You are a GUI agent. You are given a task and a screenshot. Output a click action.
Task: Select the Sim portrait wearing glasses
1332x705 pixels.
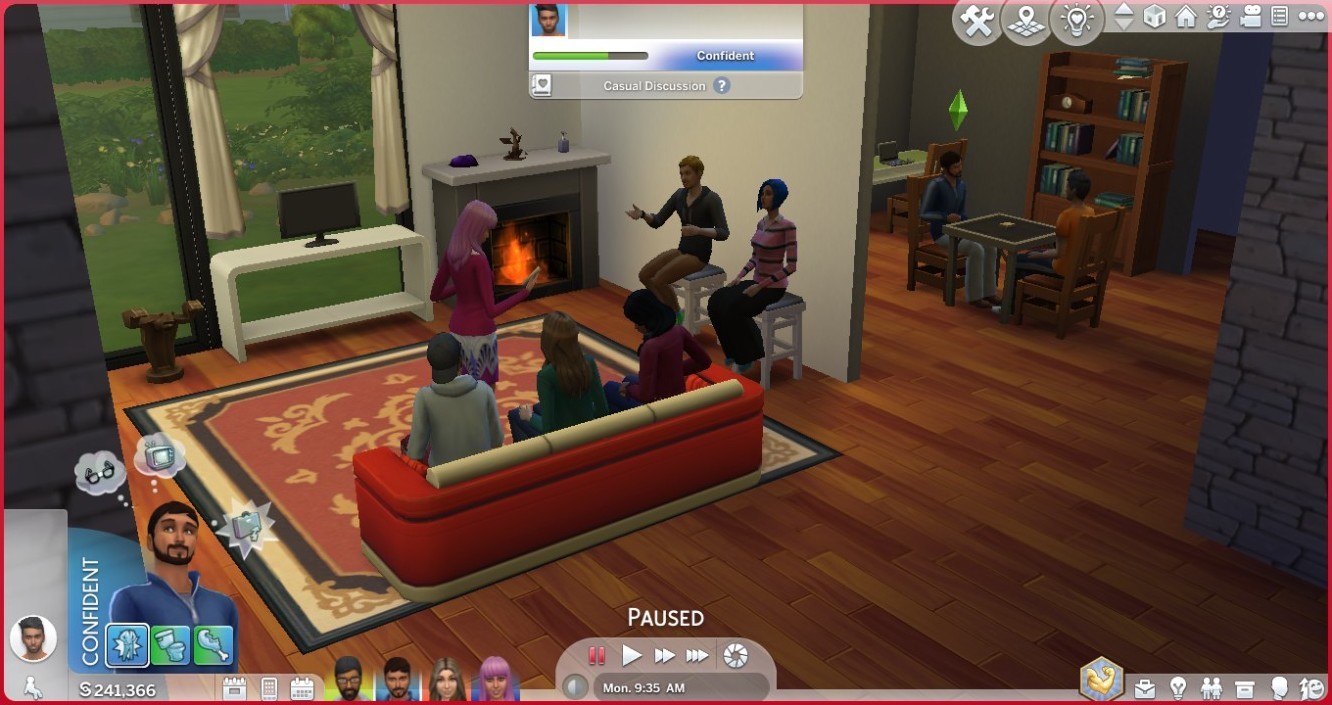point(348,679)
